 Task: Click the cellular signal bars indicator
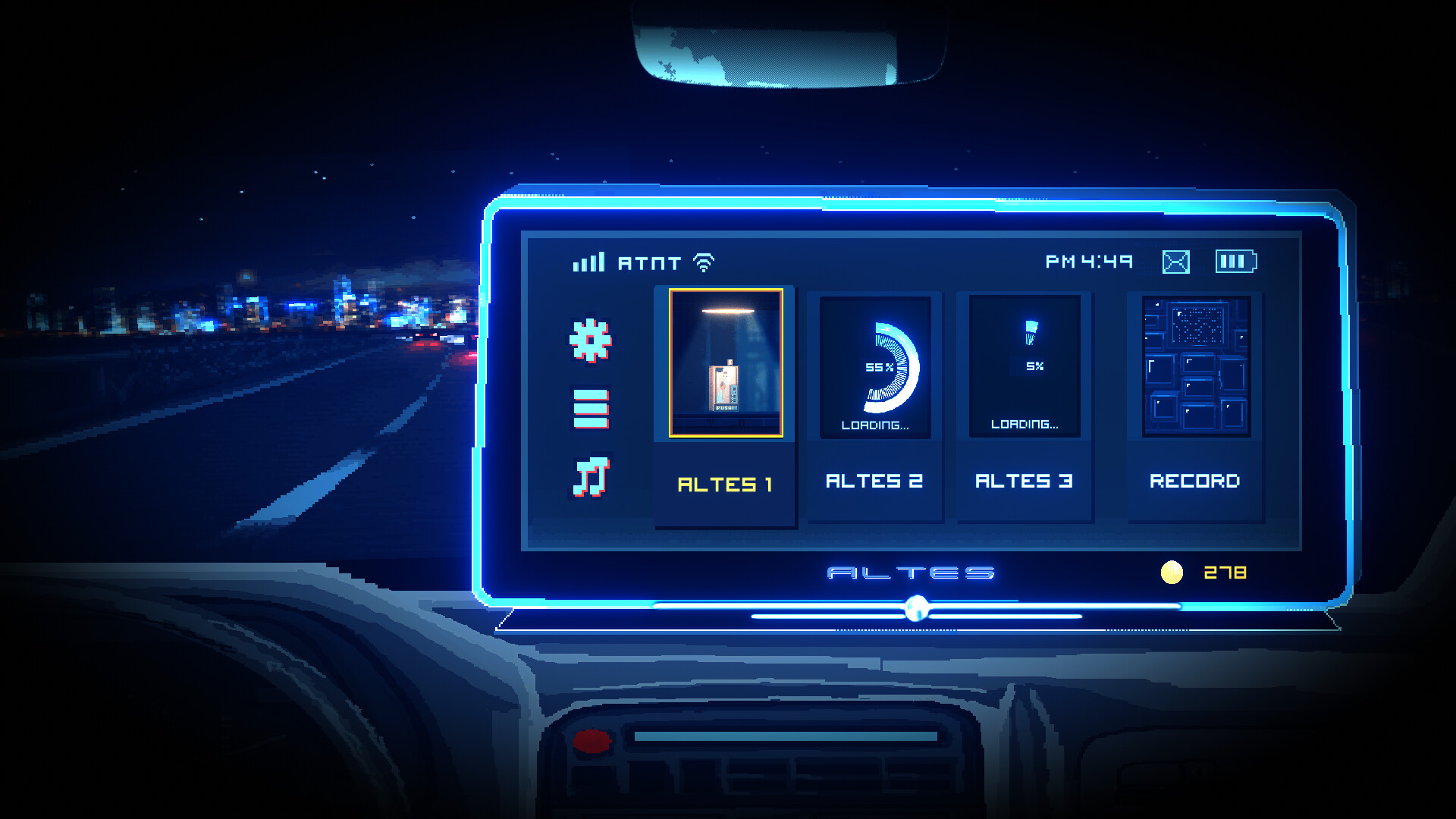(x=588, y=262)
